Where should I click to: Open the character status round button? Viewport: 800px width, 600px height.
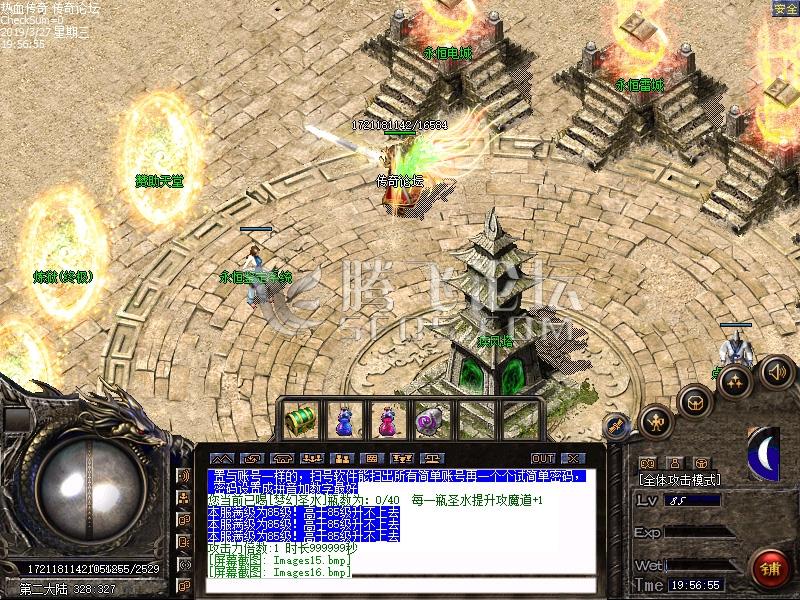tap(656, 422)
